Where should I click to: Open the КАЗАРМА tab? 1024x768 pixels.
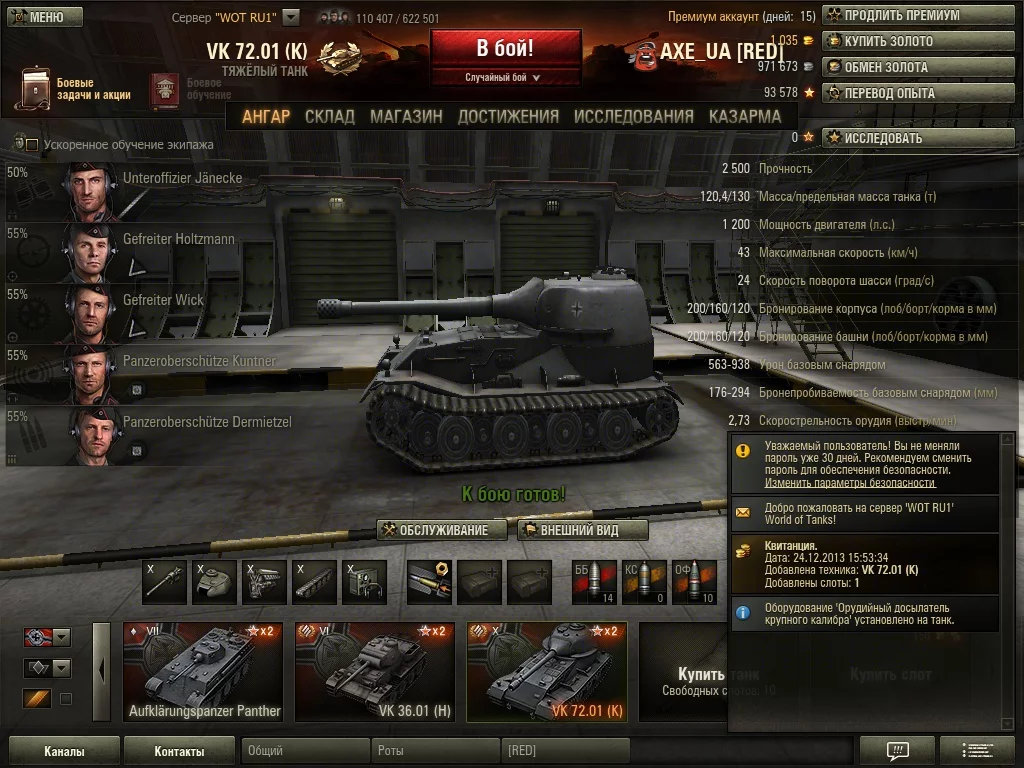[x=745, y=116]
